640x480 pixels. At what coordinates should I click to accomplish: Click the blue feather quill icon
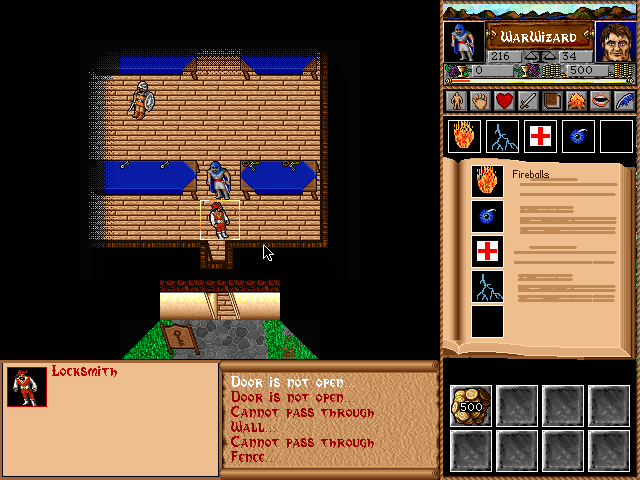point(624,101)
